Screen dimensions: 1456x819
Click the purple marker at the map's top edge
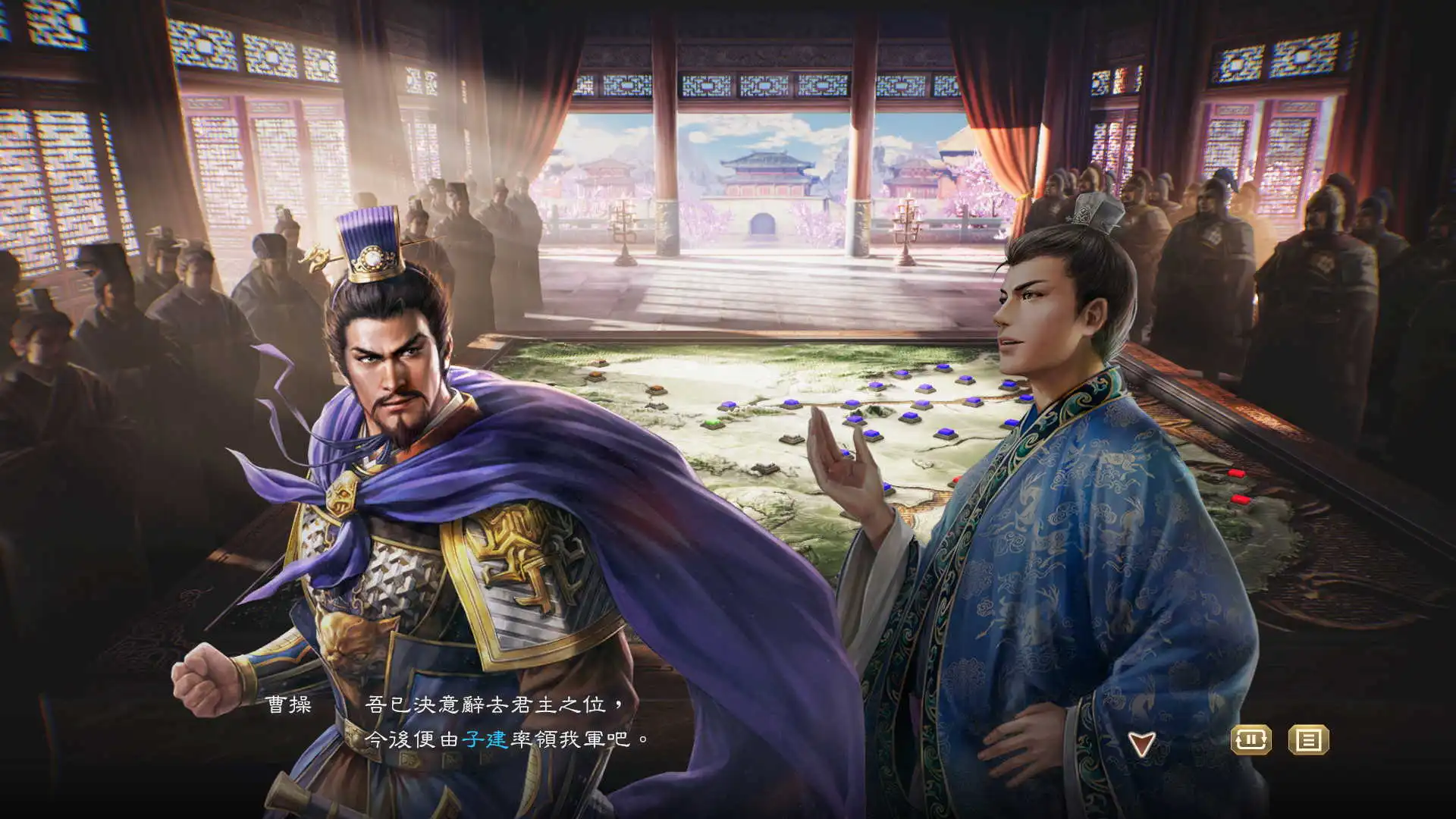[x=944, y=369]
